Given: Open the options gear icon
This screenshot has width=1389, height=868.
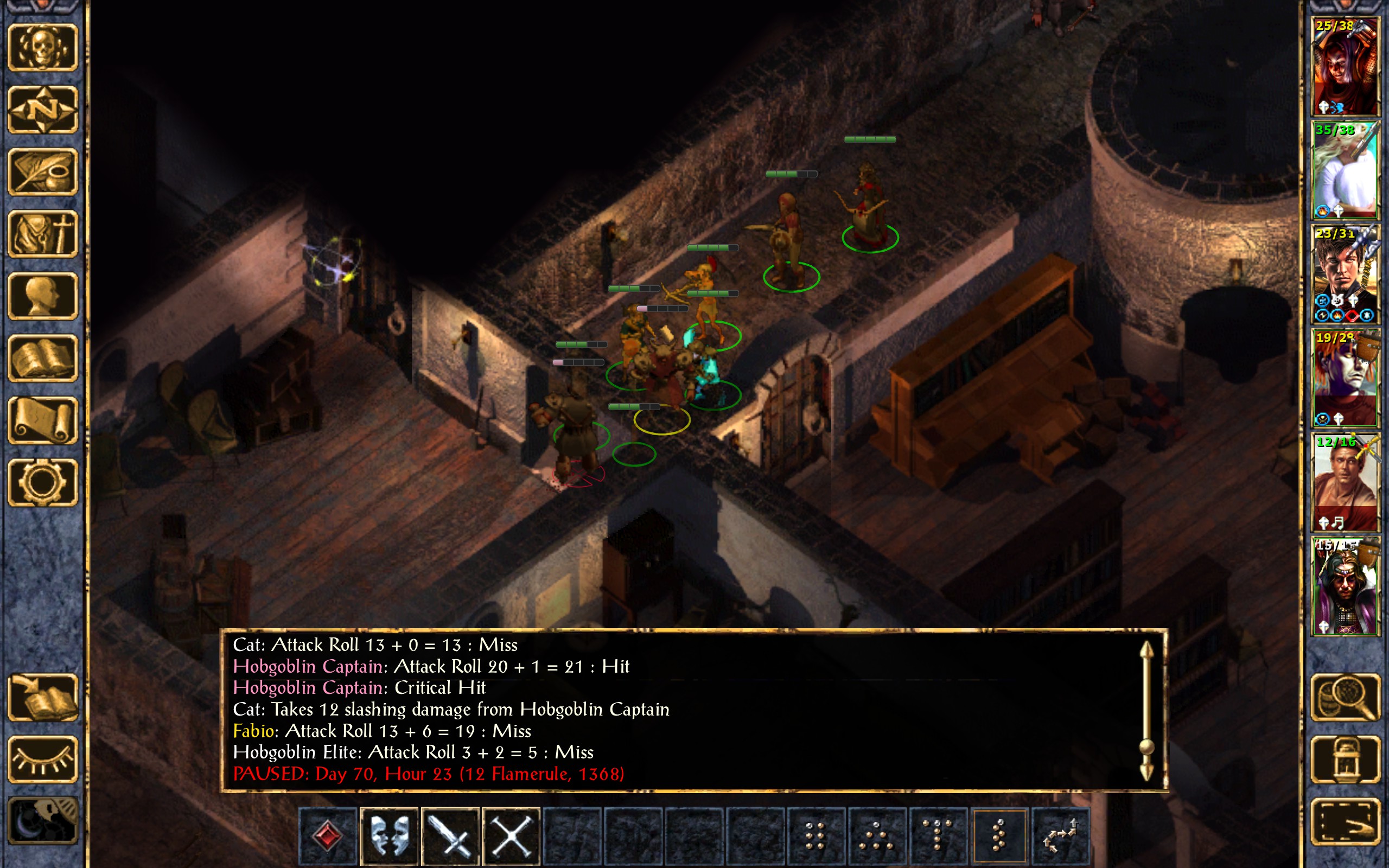Looking at the screenshot, I should click(42, 482).
